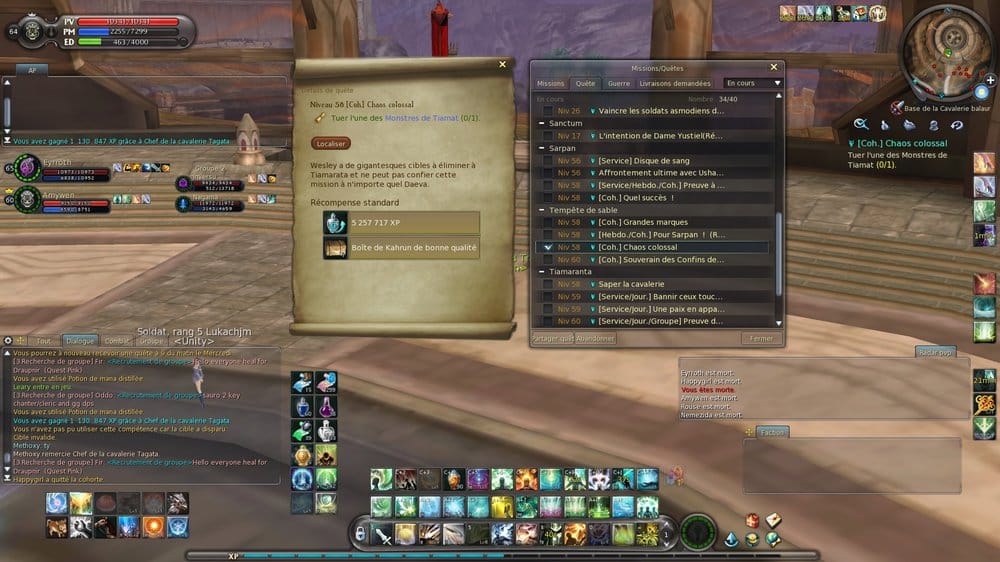The image size is (1000, 562).
Task: Open the En cours filter dropdown
Action: [x=754, y=84]
